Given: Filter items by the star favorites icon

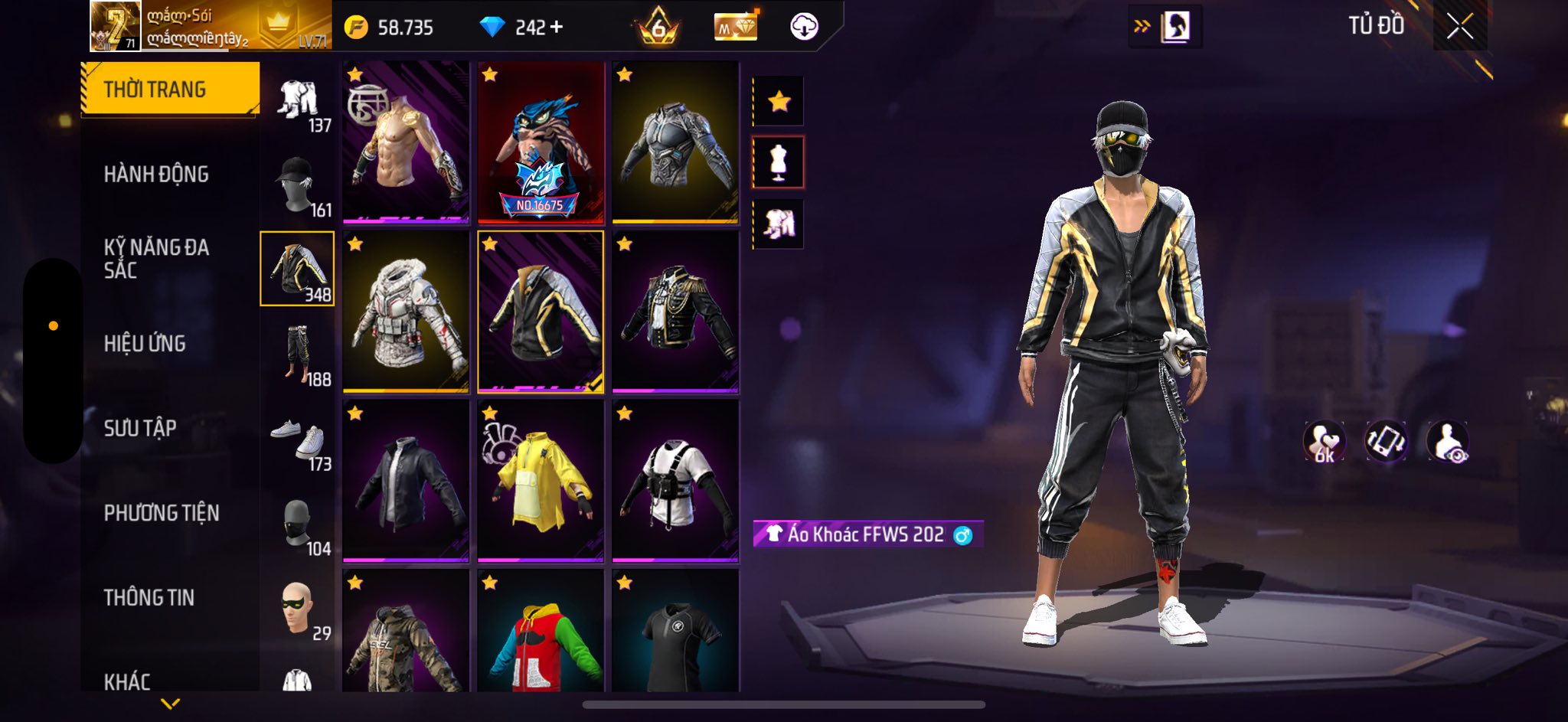Looking at the screenshot, I should tap(779, 101).
